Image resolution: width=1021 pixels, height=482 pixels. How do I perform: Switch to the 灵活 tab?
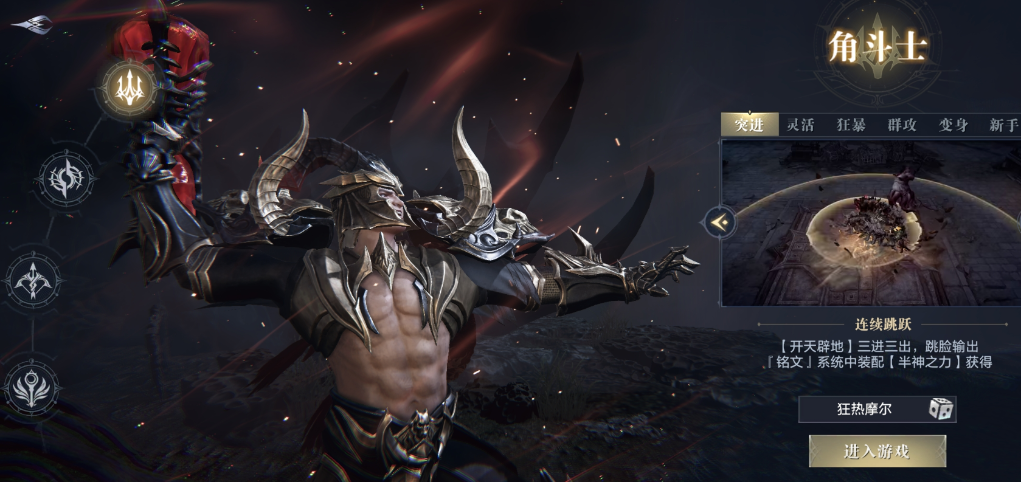(800, 125)
